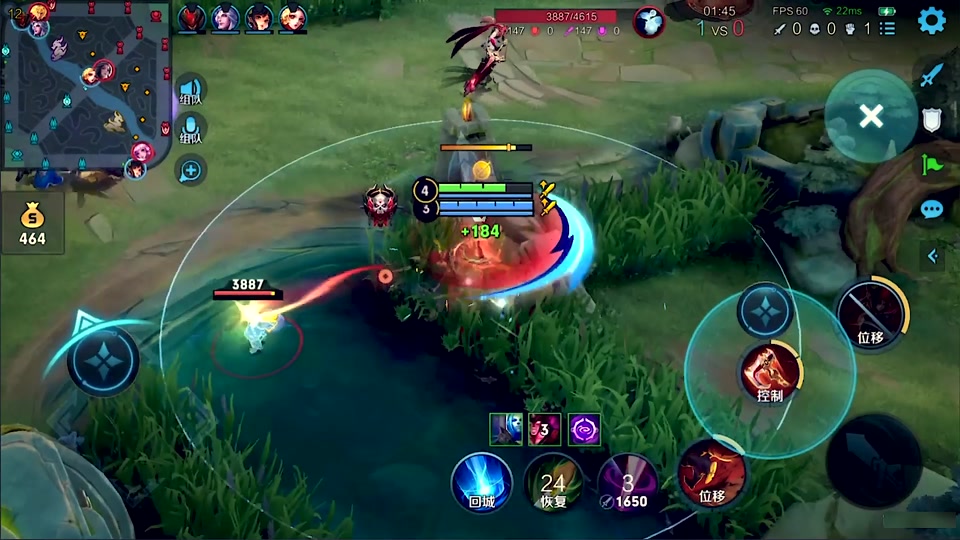Viewport: 960px width, 540px height.
Task: Open the scoreboard list icon
Action: pyautogui.click(x=887, y=29)
